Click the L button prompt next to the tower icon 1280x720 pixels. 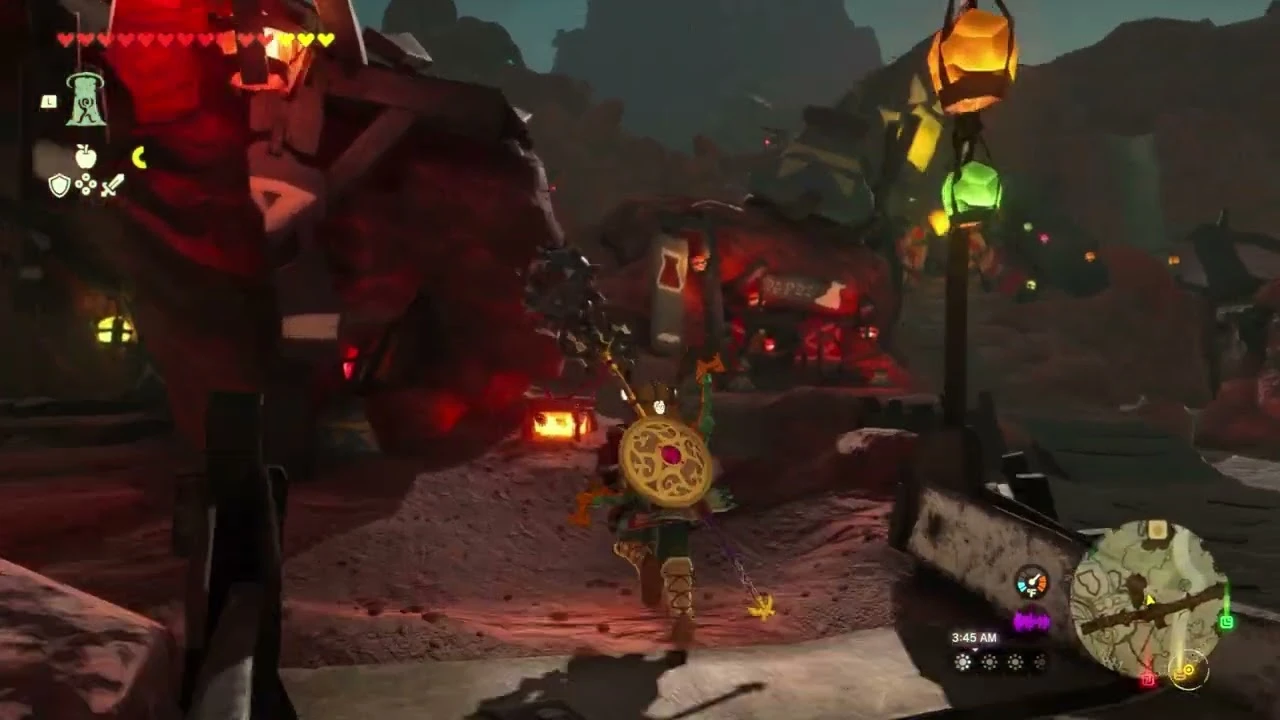point(49,99)
